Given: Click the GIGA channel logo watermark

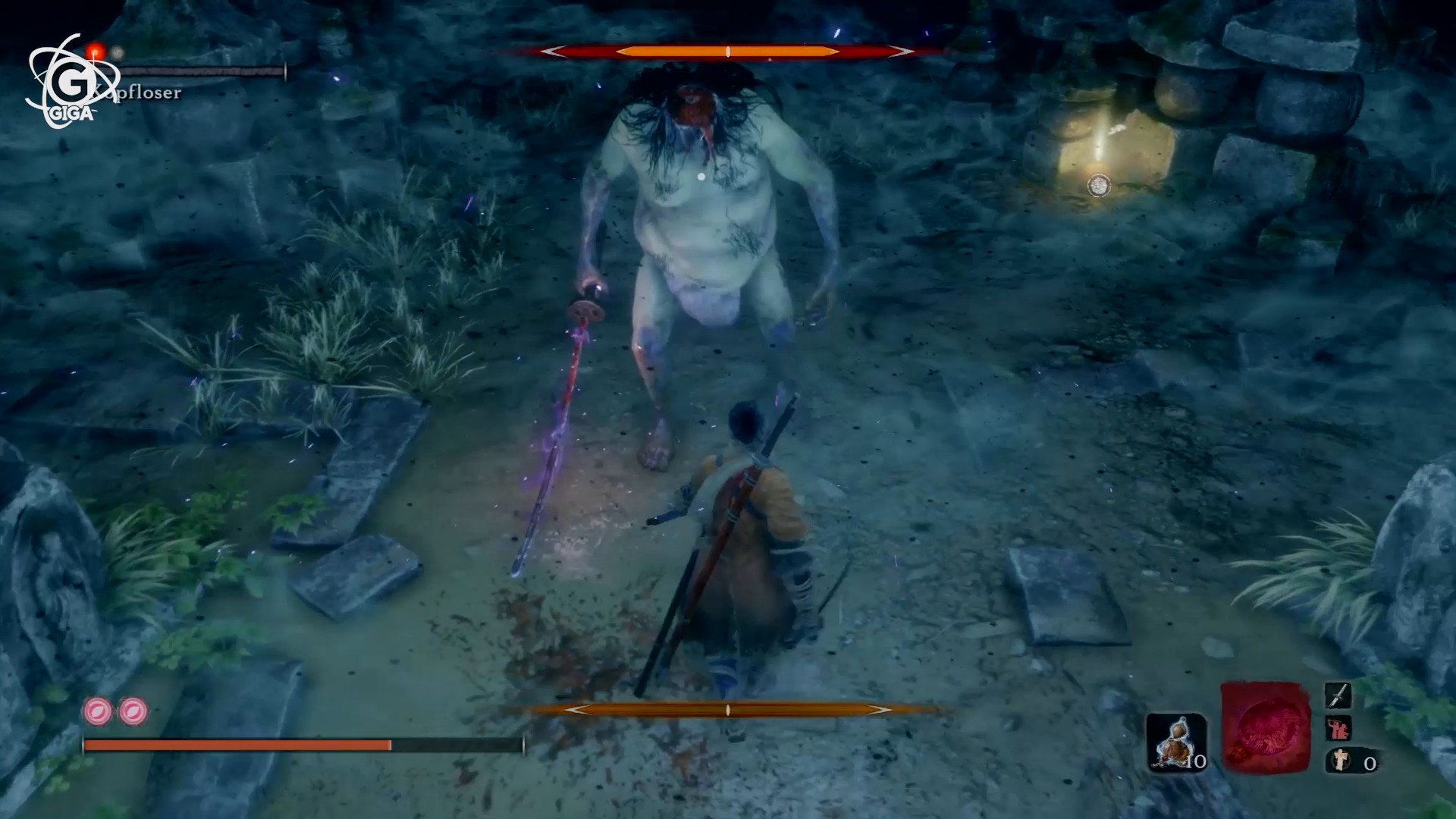Looking at the screenshot, I should pyautogui.click(x=72, y=82).
